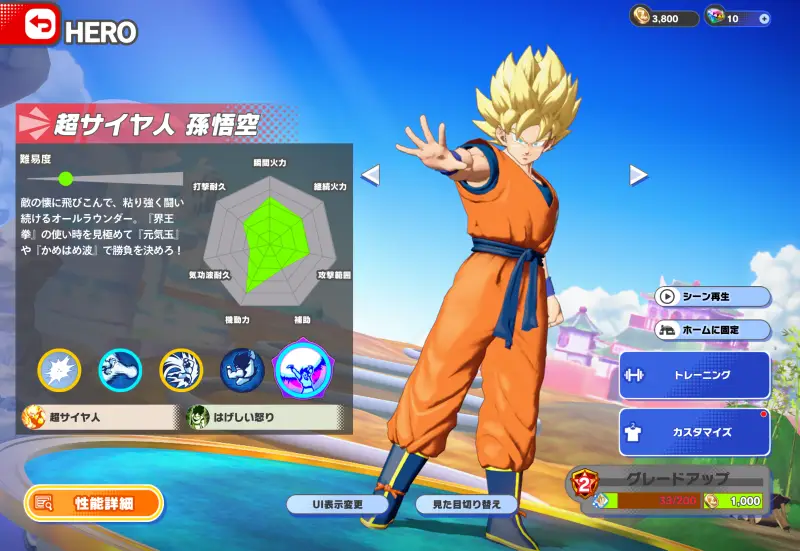Open the Customize (カスタマイズ) menu
This screenshot has width=800, height=551.
click(695, 432)
